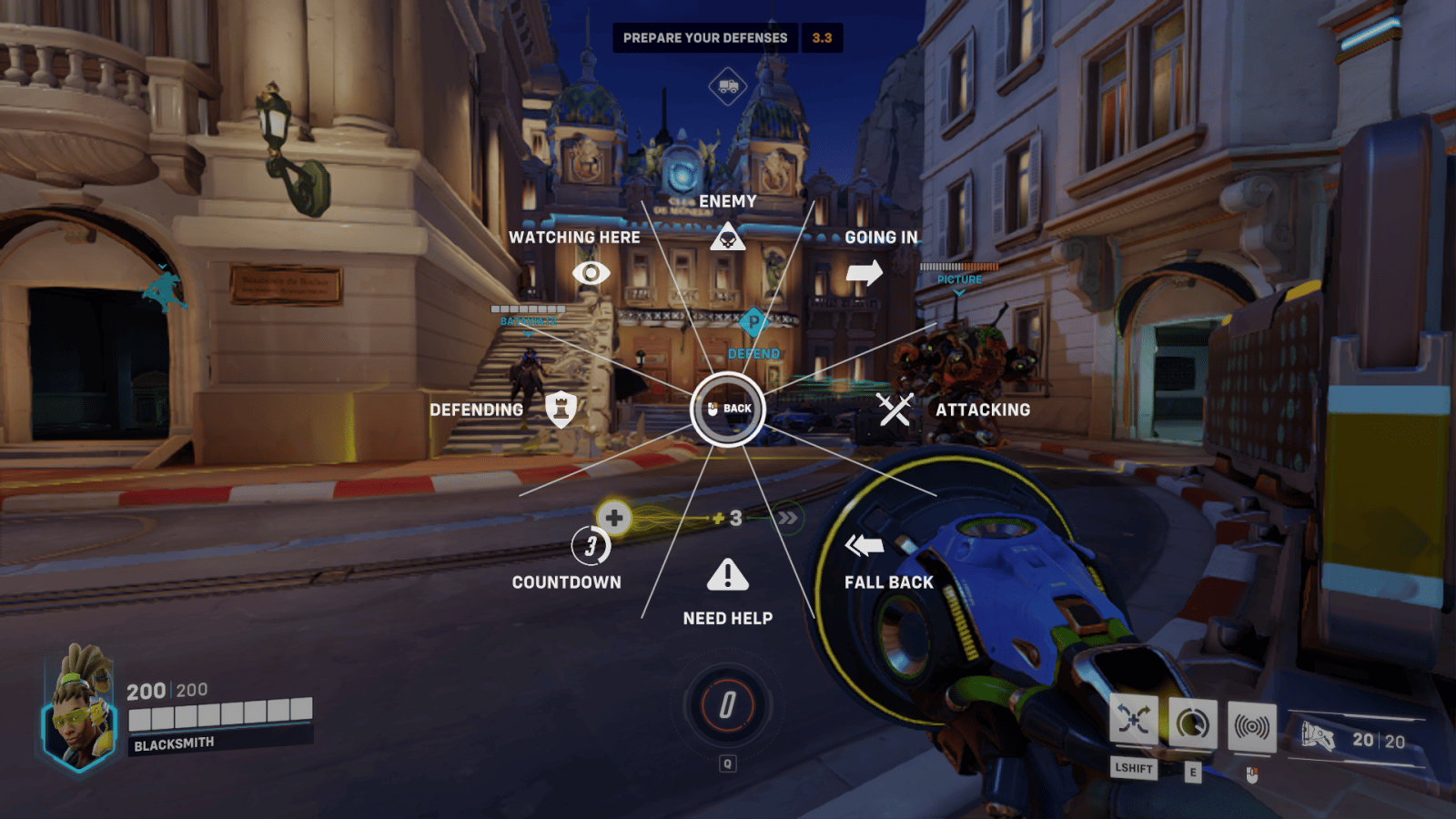Image resolution: width=1456 pixels, height=819 pixels.
Task: Start a Countdown with the timer icon
Action: click(x=590, y=546)
